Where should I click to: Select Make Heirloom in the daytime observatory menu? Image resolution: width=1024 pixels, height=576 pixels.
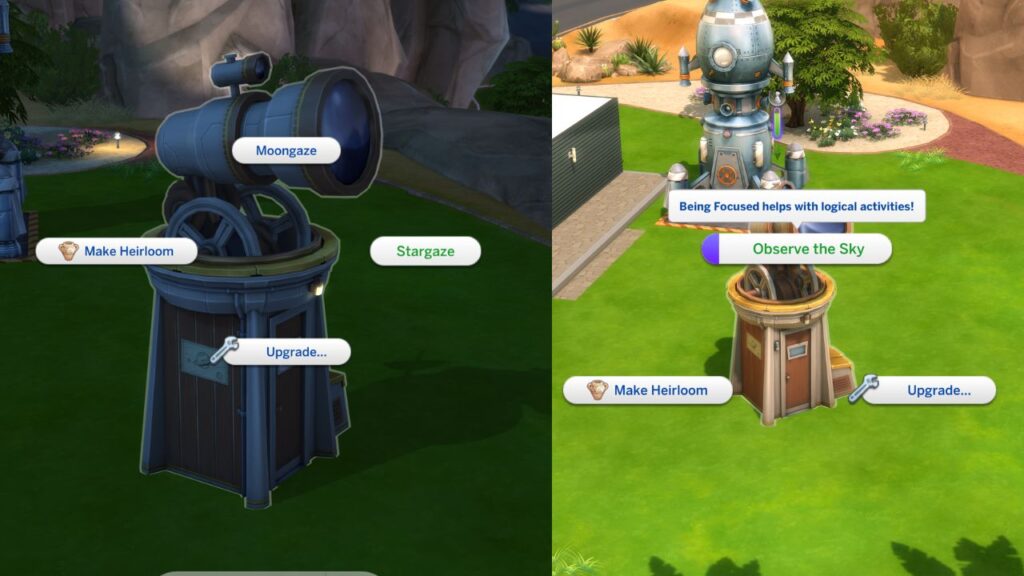click(648, 390)
